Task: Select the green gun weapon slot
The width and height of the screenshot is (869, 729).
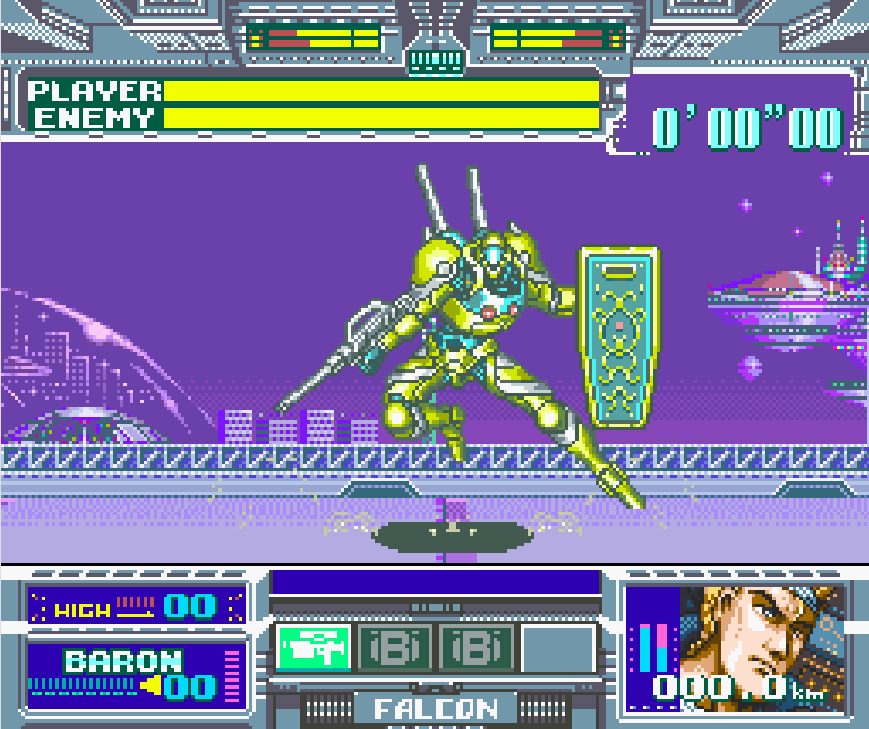Action: tap(313, 648)
